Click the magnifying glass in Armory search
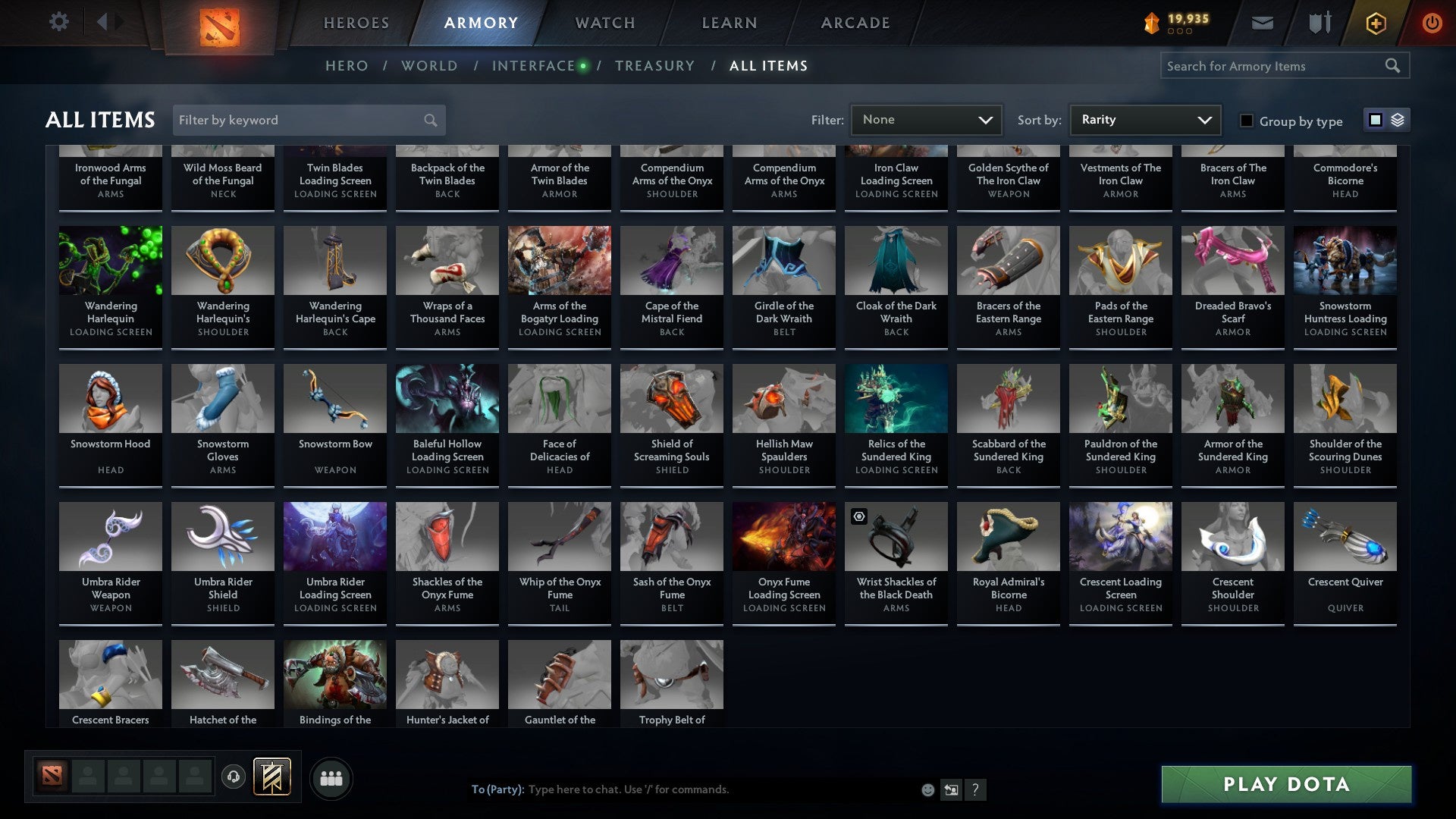1456x819 pixels. pyautogui.click(x=1394, y=66)
